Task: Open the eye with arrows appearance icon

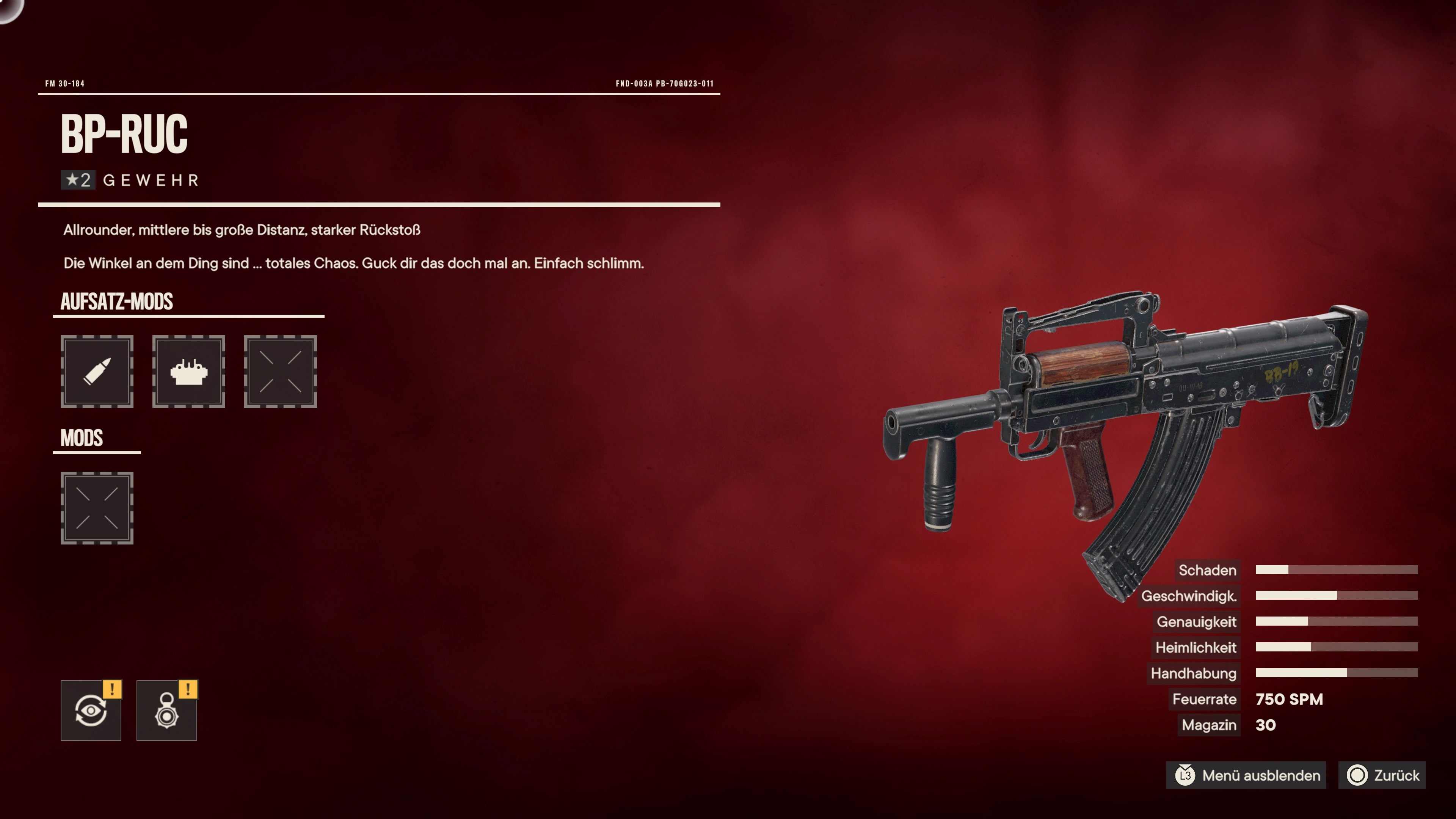Action: pyautogui.click(x=91, y=710)
